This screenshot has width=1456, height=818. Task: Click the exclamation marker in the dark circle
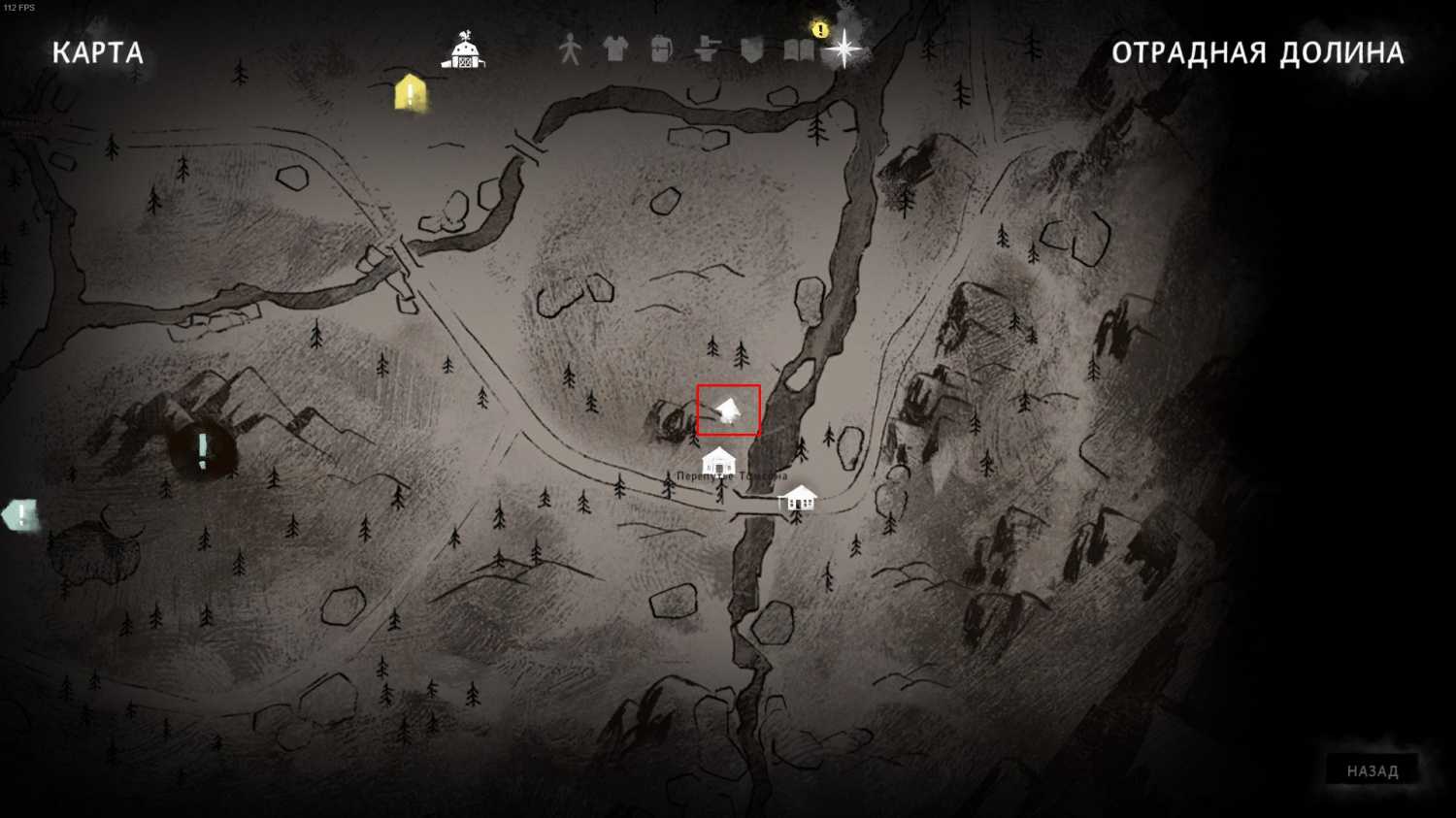pyautogui.click(x=202, y=450)
